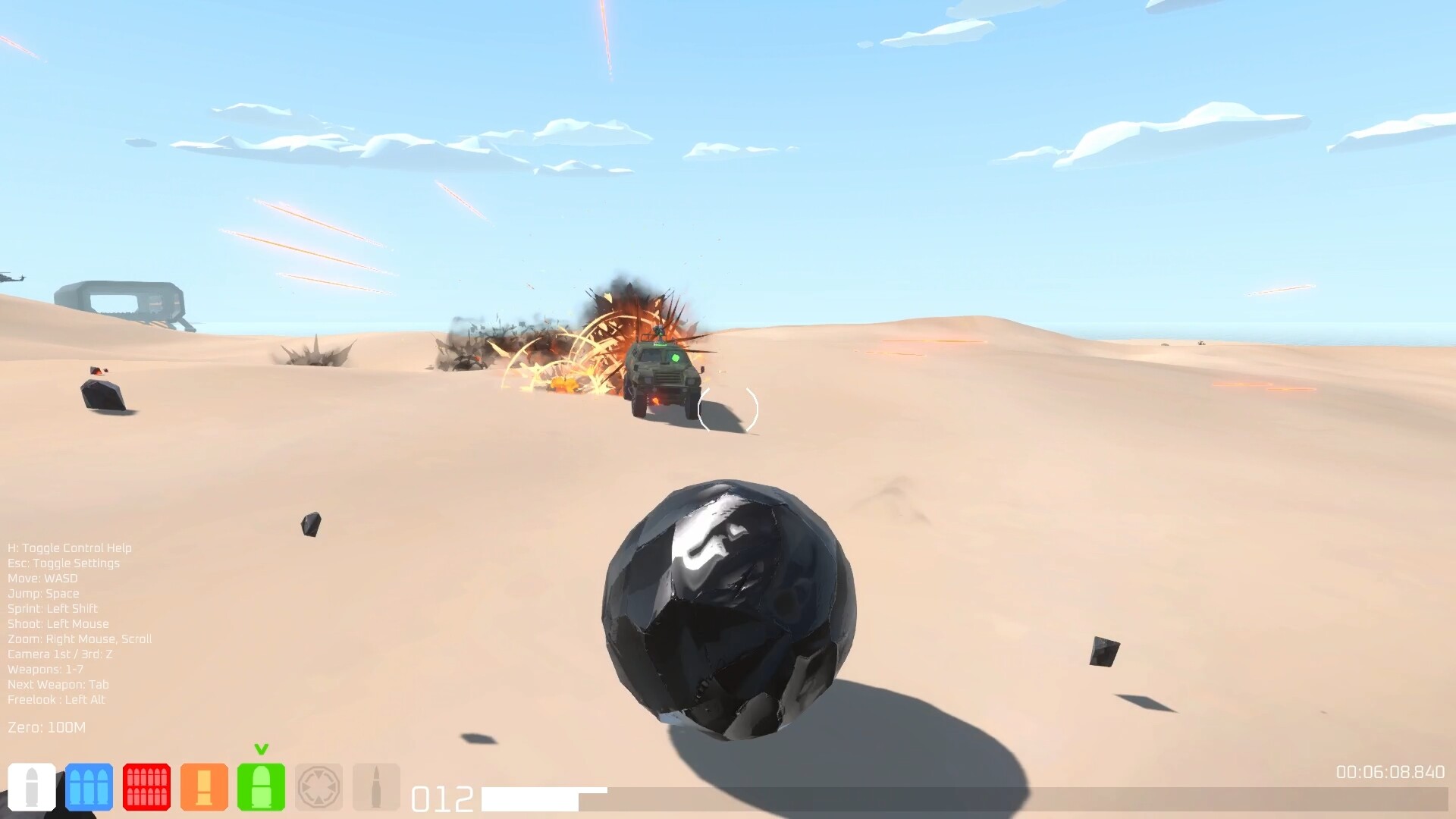Select the orange shotgun shell weapon icon

[206, 787]
